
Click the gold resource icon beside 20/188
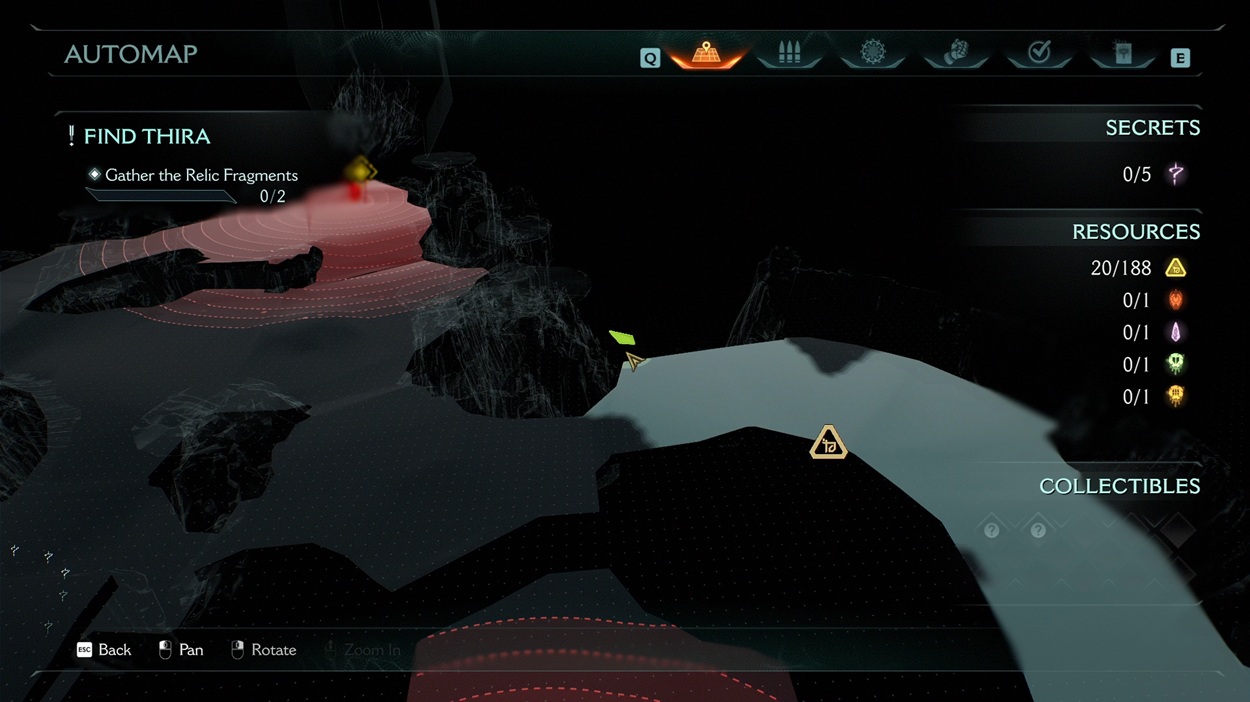coord(1176,268)
